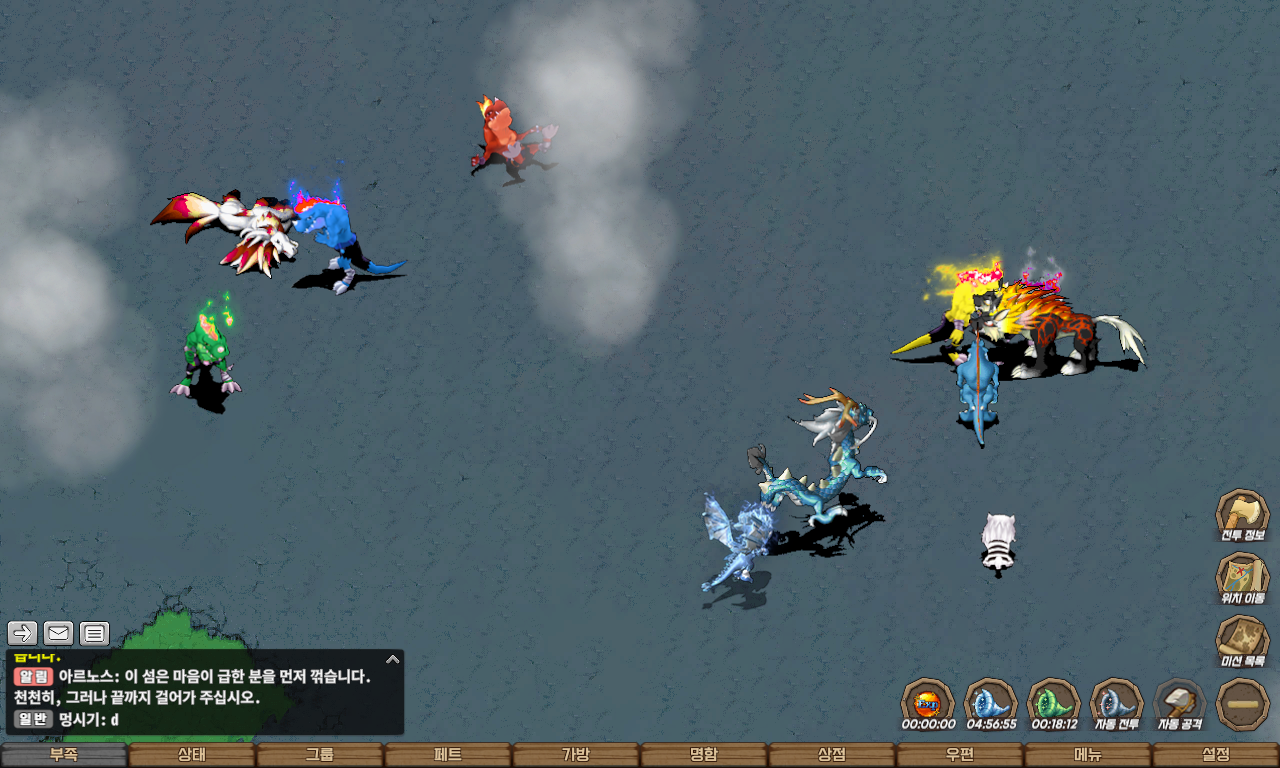Open the 가방 (bag) inventory

point(576,755)
